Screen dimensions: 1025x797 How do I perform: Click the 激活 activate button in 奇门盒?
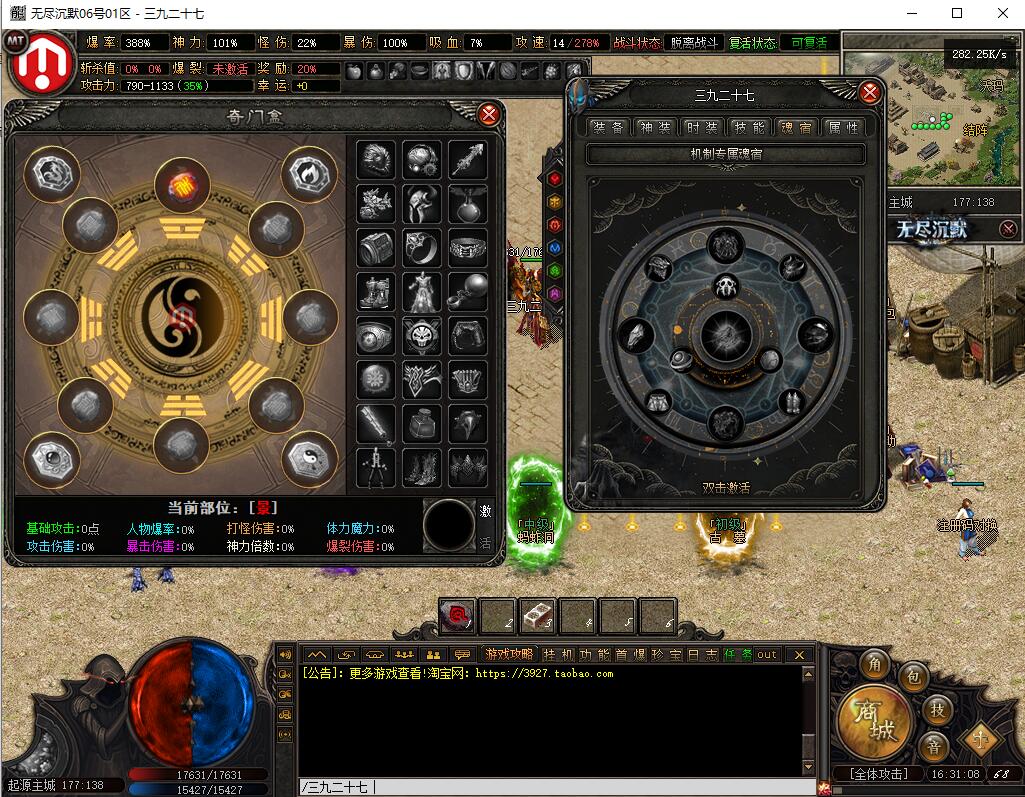coord(486,526)
